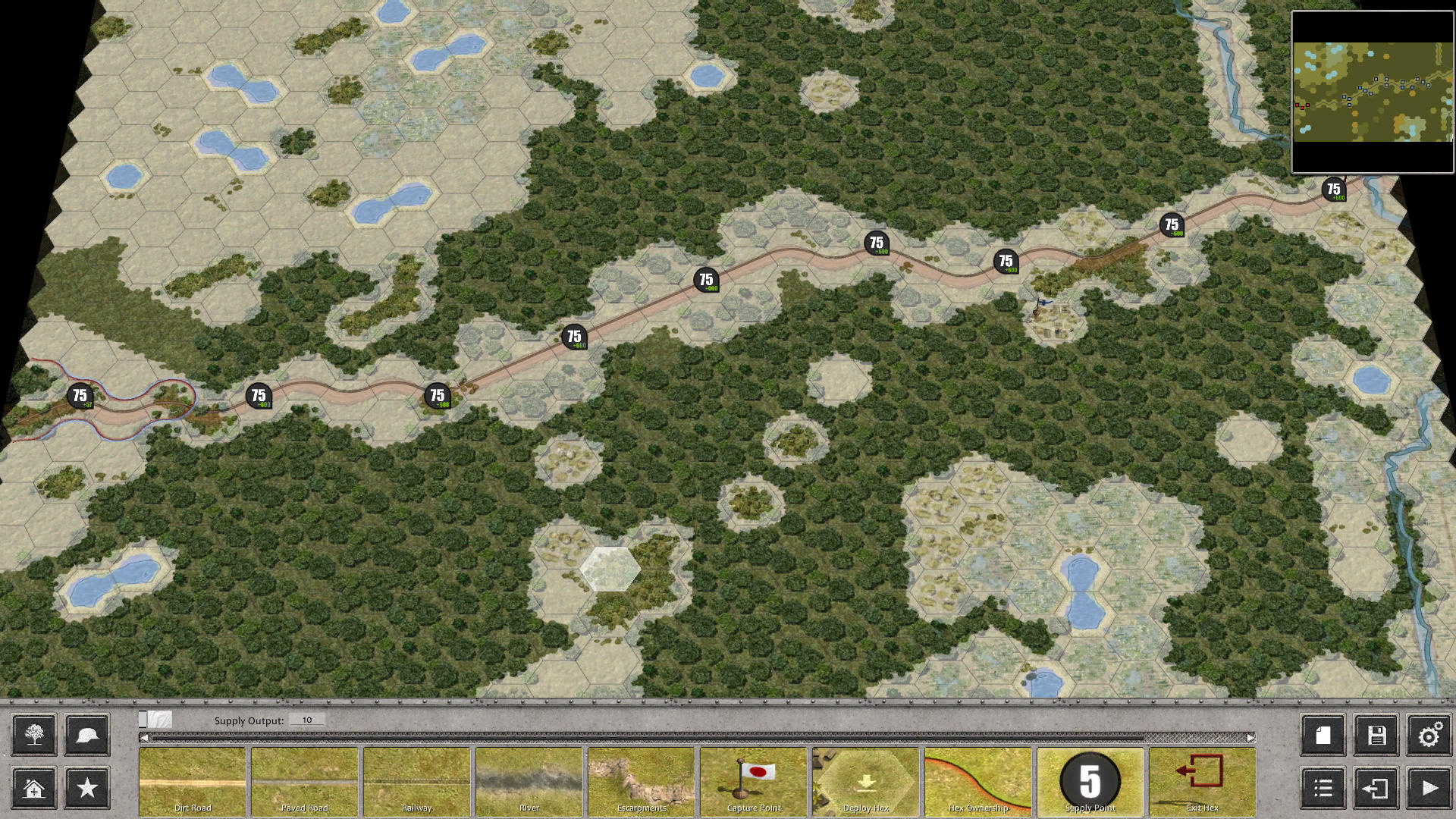Pick the River drawing tool
Viewport: 1456px width, 819px height.
tap(529, 781)
